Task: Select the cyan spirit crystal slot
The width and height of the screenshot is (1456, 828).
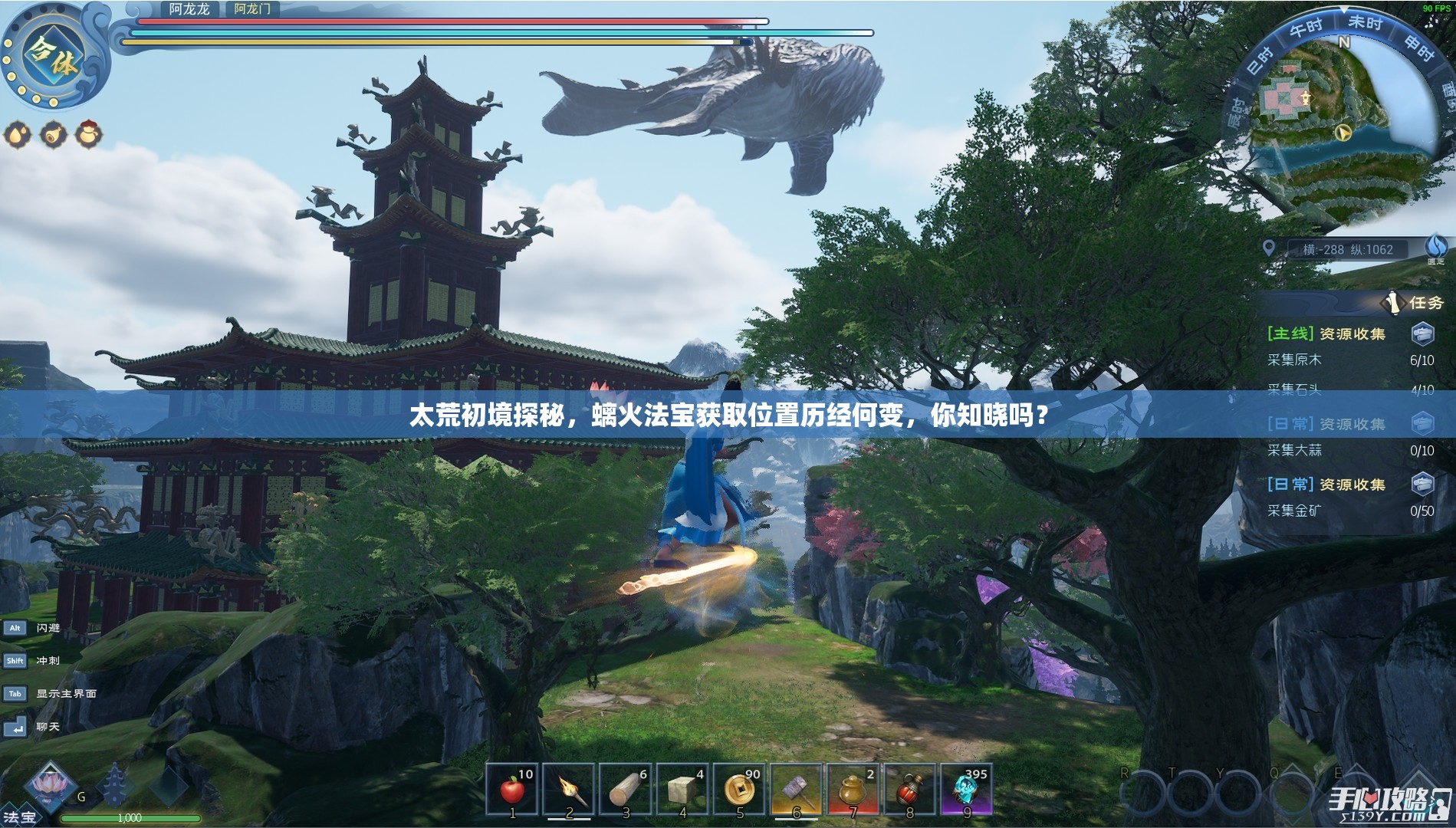Action: tap(966, 790)
